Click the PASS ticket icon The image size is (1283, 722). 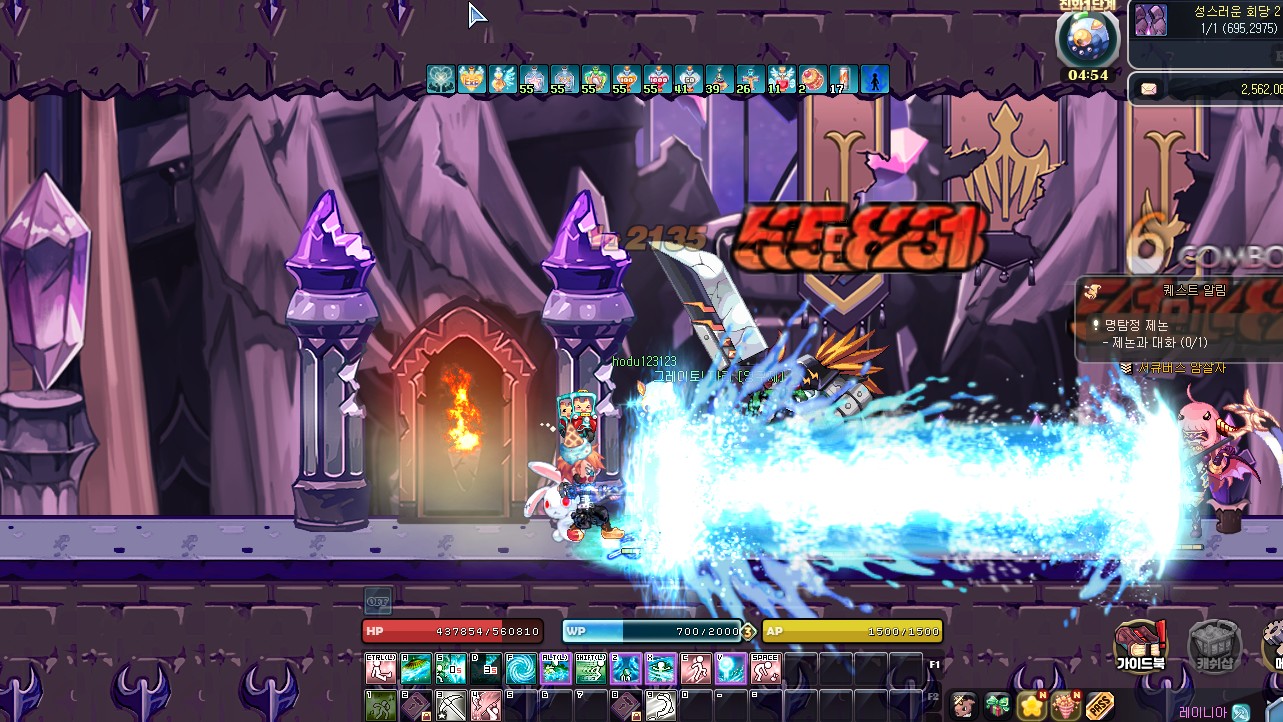pos(1099,706)
